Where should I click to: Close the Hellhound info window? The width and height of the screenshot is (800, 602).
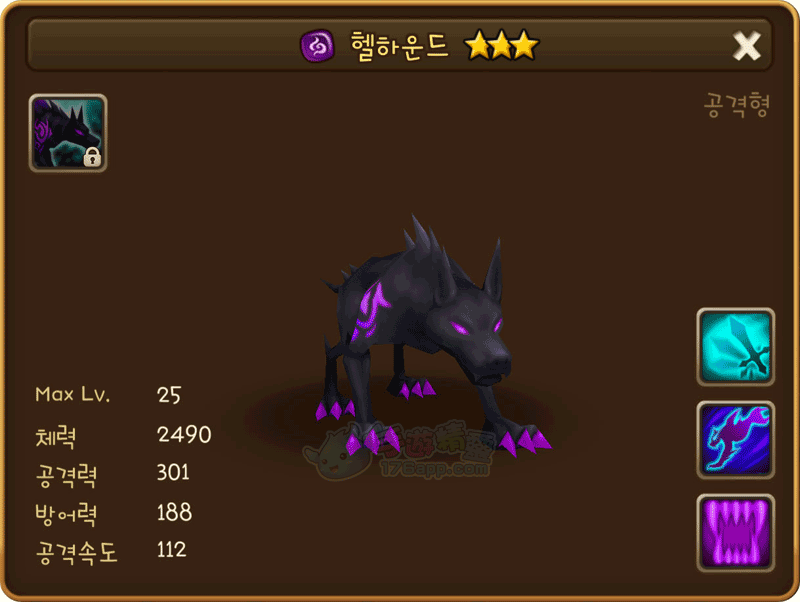pyautogui.click(x=746, y=45)
